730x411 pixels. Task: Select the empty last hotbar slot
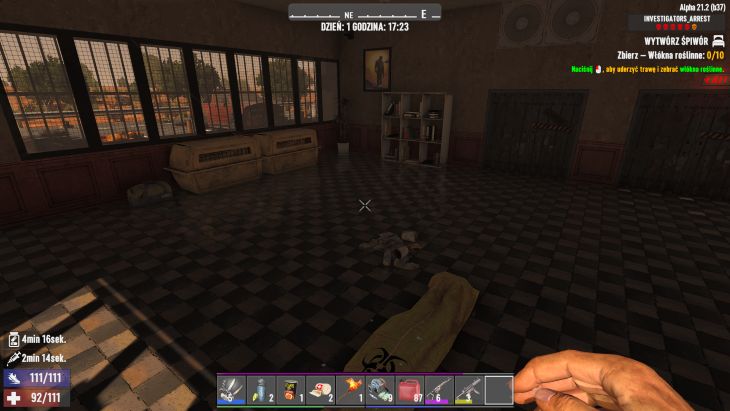(499, 390)
